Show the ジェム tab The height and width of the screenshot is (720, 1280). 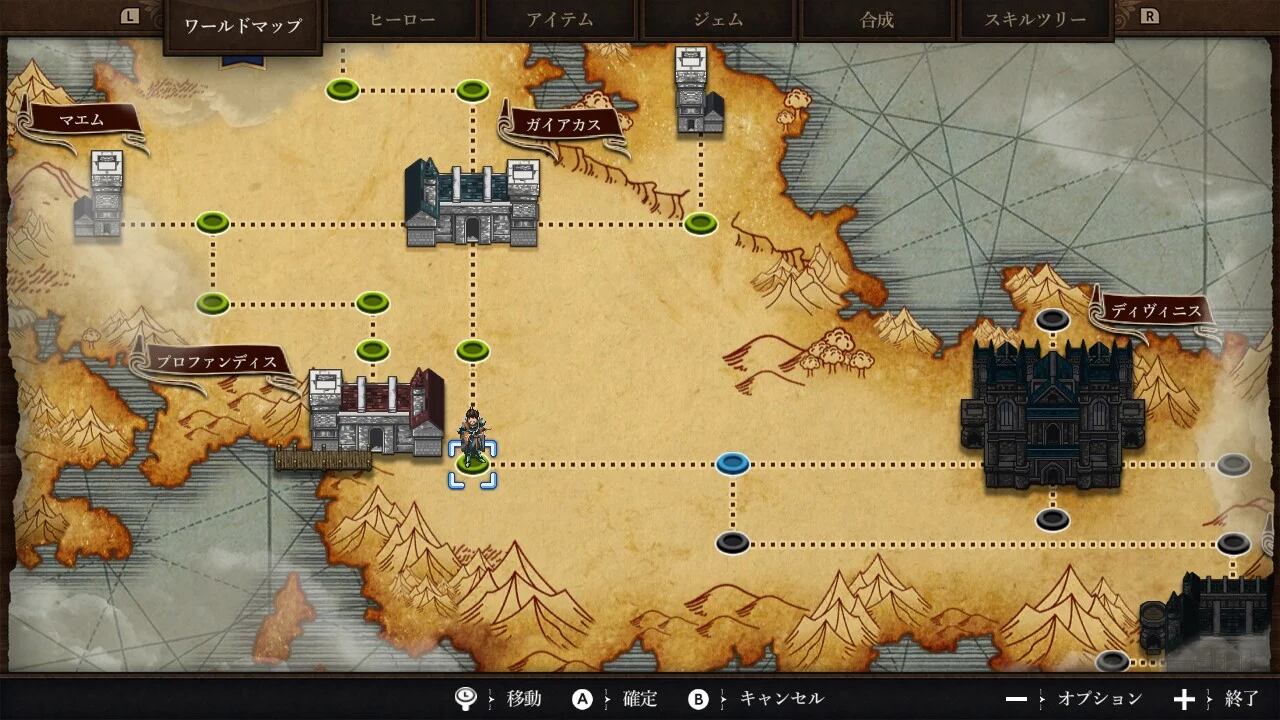pyautogui.click(x=718, y=20)
